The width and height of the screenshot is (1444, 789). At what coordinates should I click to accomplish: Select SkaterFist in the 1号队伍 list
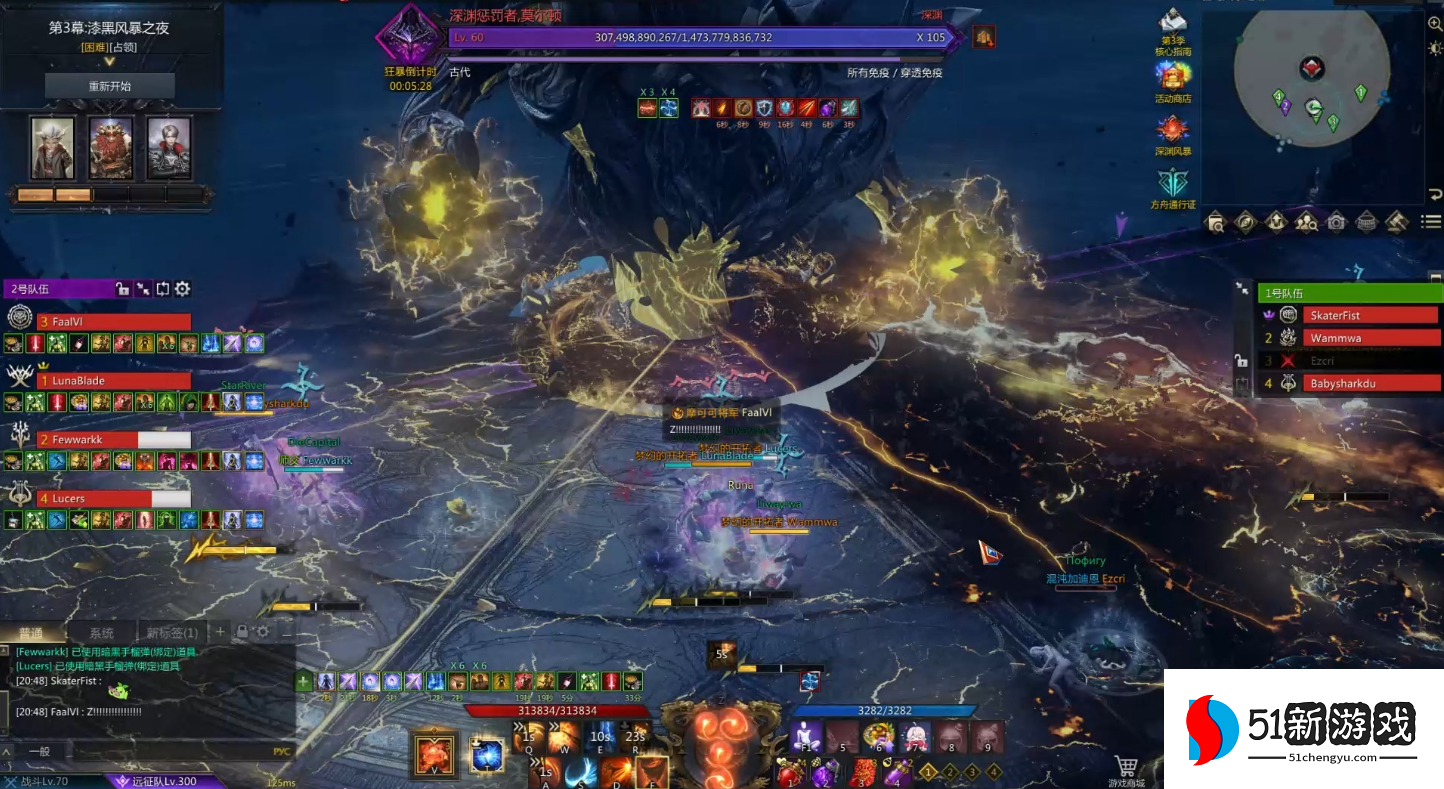[x=1369, y=316]
